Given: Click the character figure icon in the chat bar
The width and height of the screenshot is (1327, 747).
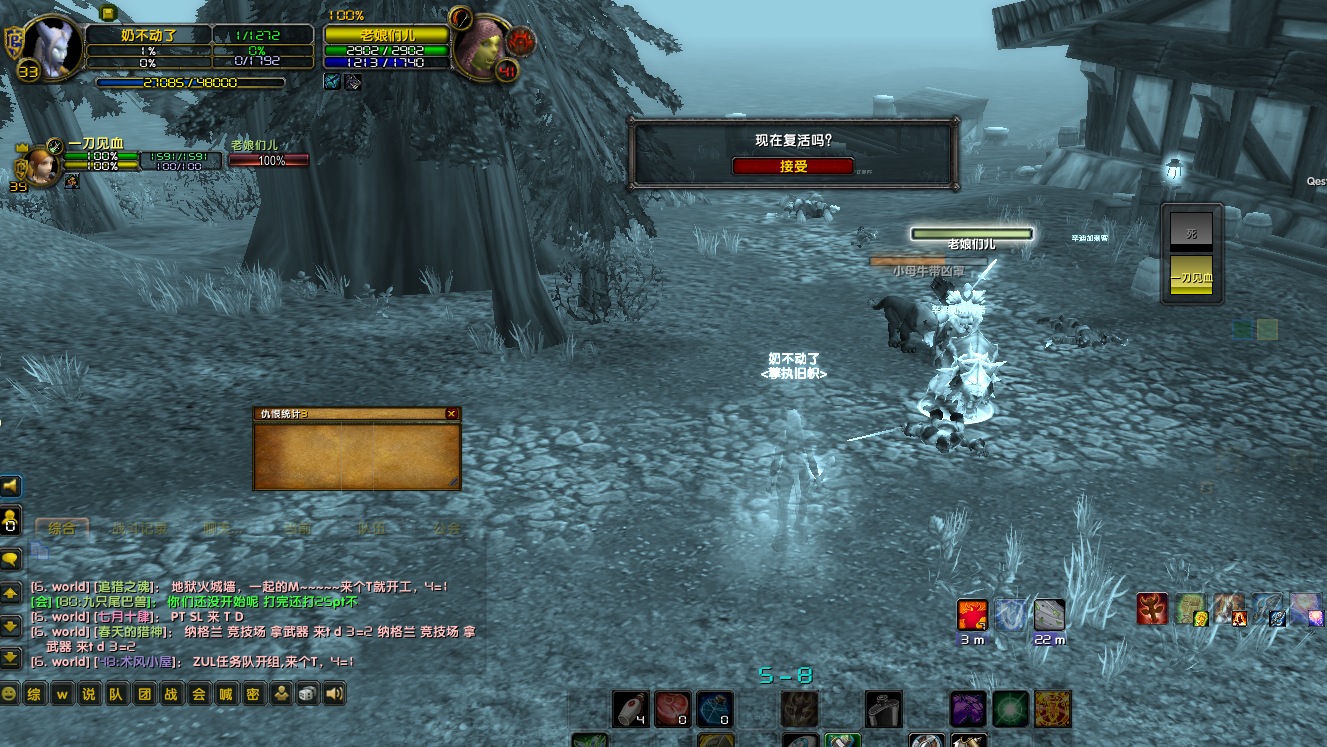Looking at the screenshot, I should [282, 693].
